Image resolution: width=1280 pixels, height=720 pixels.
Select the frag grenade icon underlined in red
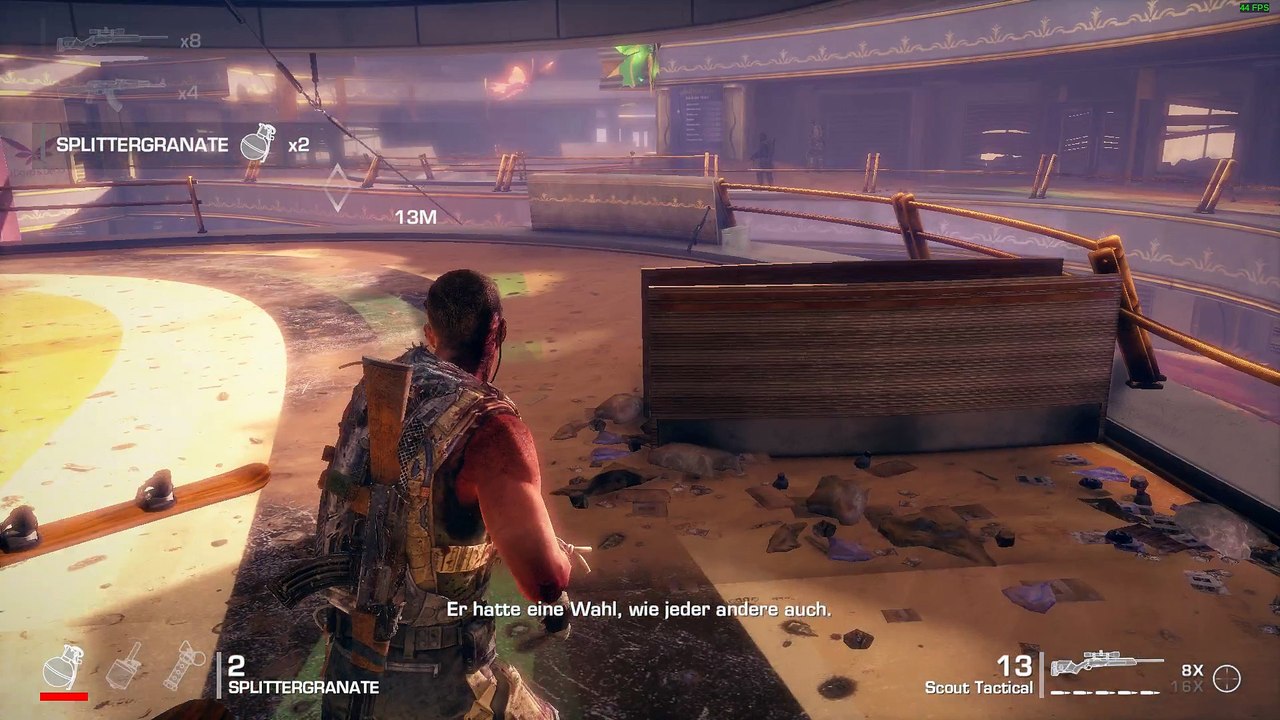[x=63, y=666]
